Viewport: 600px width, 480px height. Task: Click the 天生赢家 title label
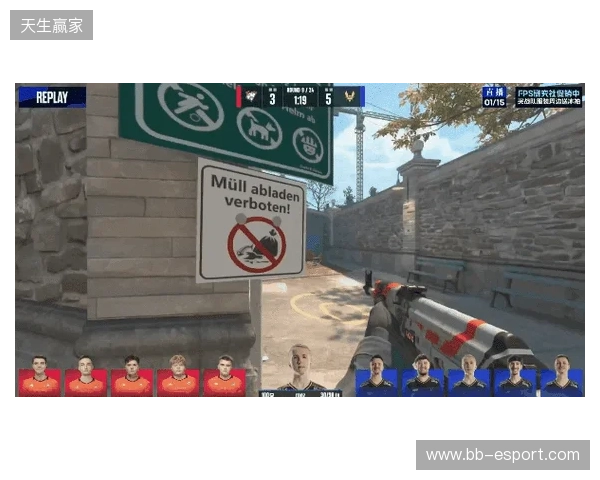click(52, 24)
